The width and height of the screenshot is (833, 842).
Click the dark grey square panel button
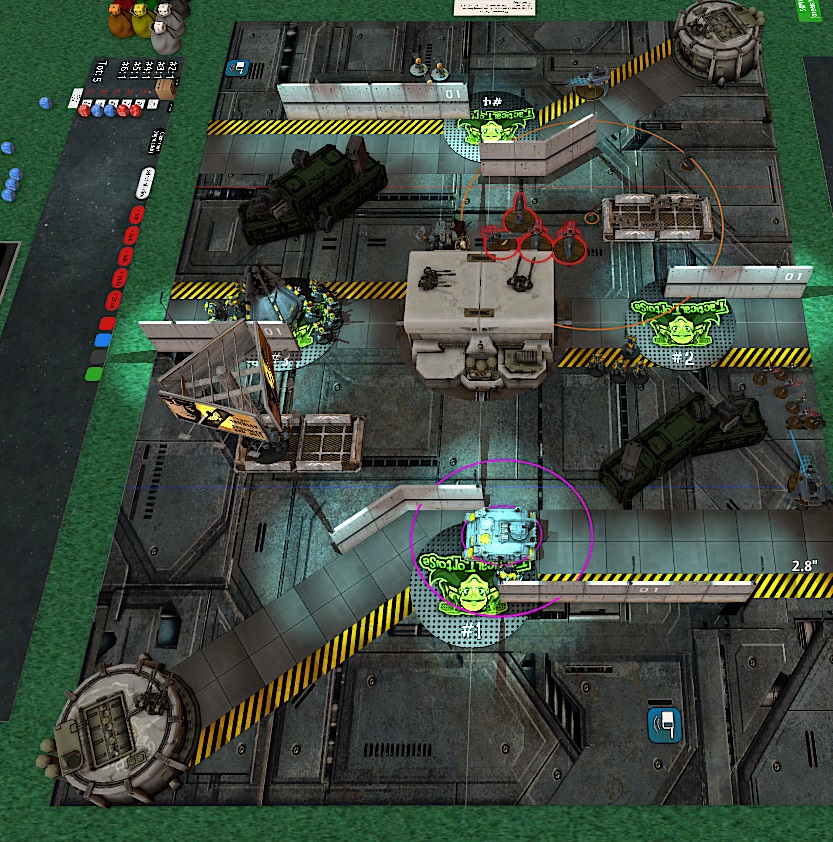pos(98,356)
